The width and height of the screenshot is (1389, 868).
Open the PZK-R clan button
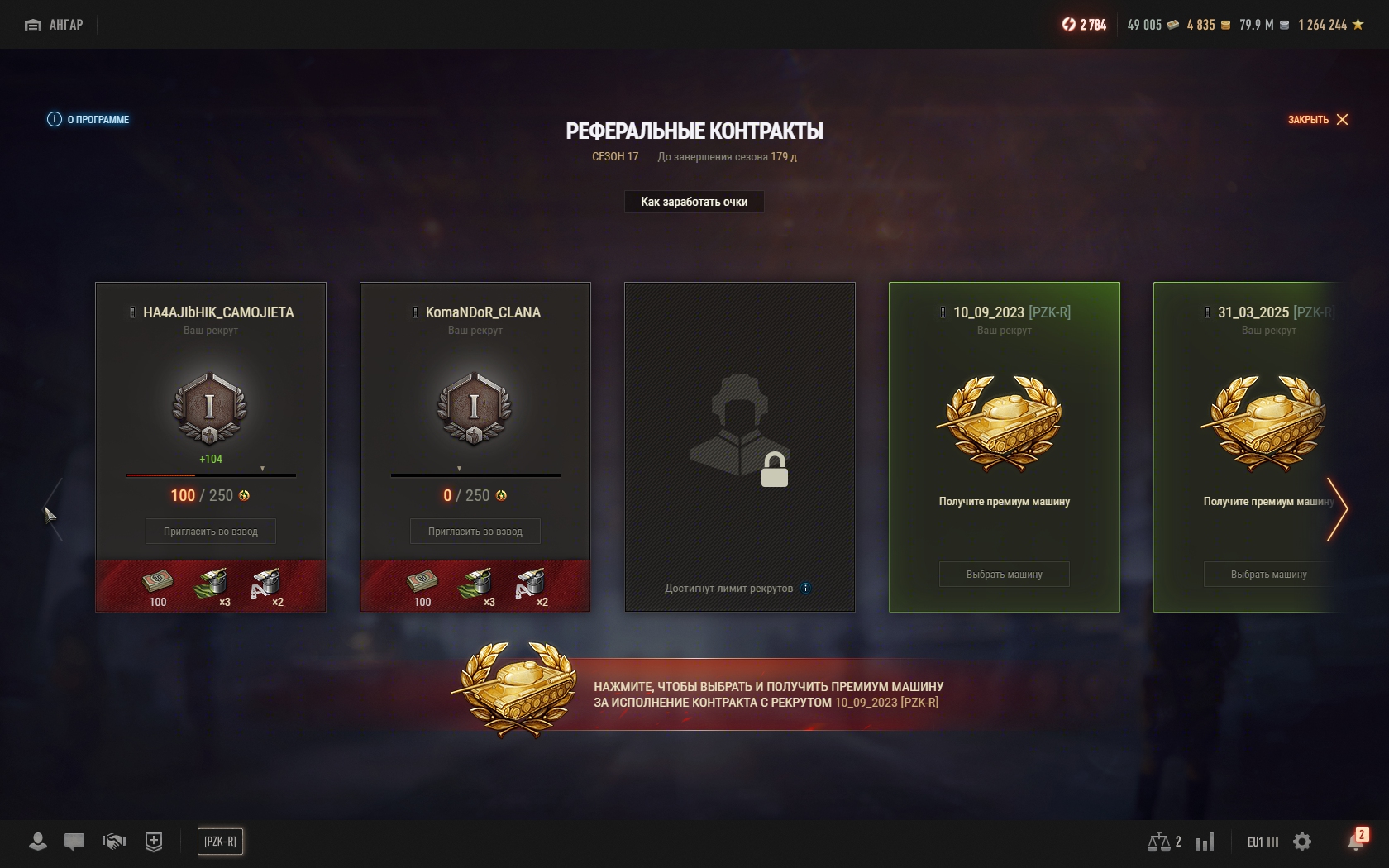[220, 842]
